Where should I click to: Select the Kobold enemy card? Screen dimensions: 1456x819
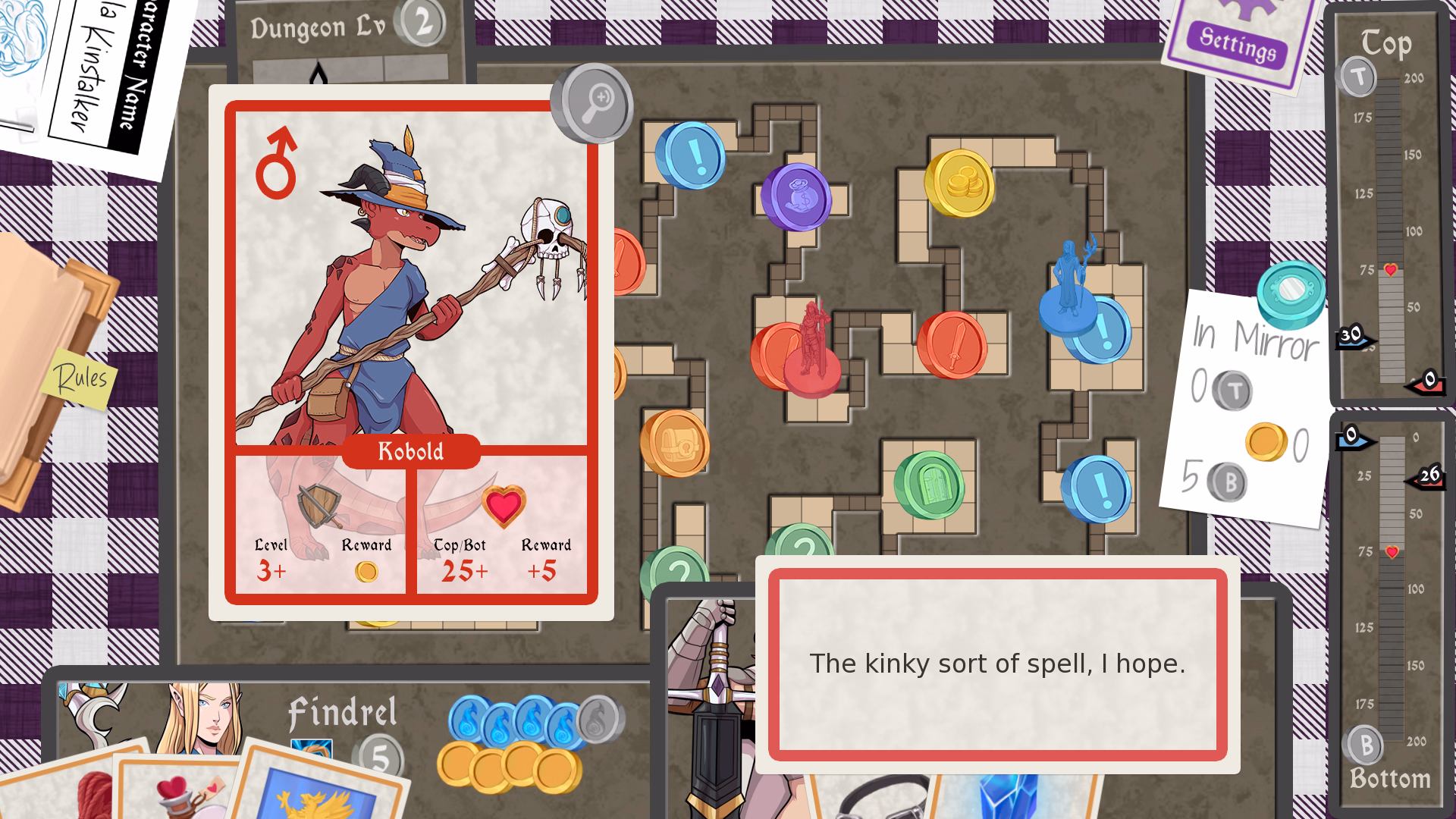(x=410, y=352)
